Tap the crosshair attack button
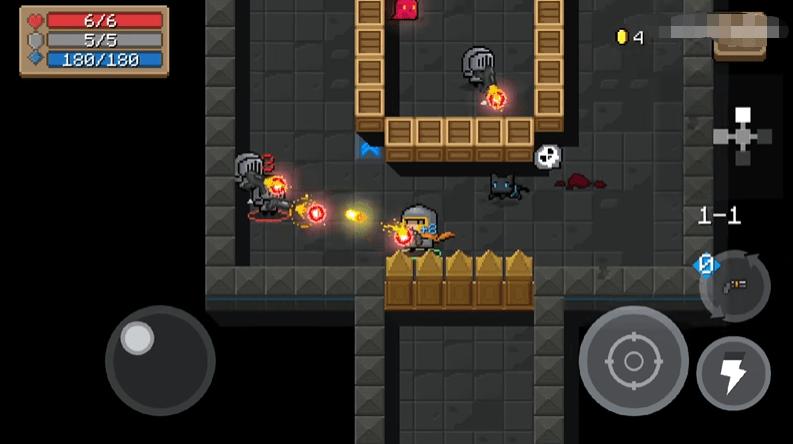This screenshot has width=793, height=444. tap(633, 360)
